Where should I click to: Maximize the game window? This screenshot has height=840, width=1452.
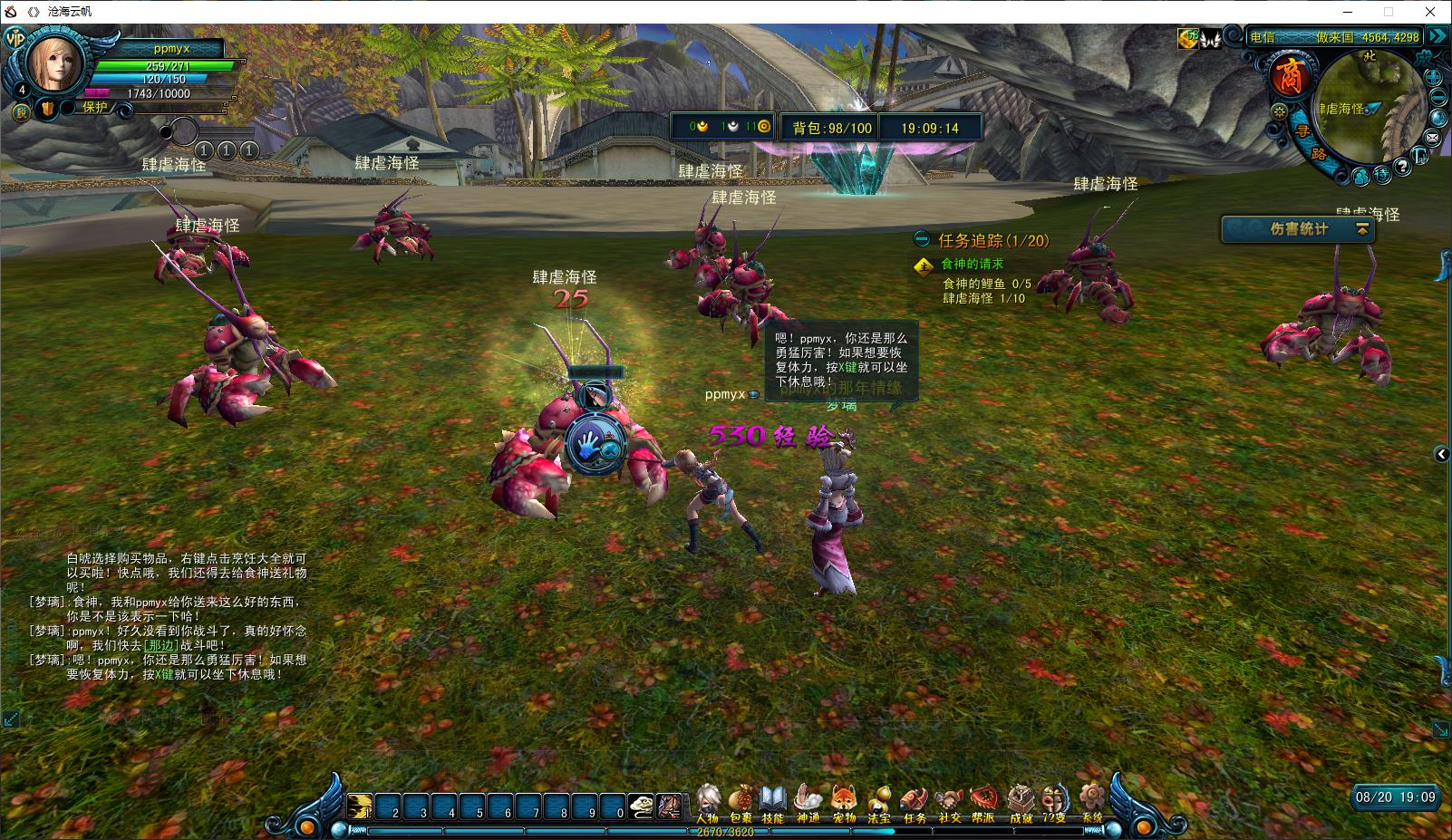1388,12
